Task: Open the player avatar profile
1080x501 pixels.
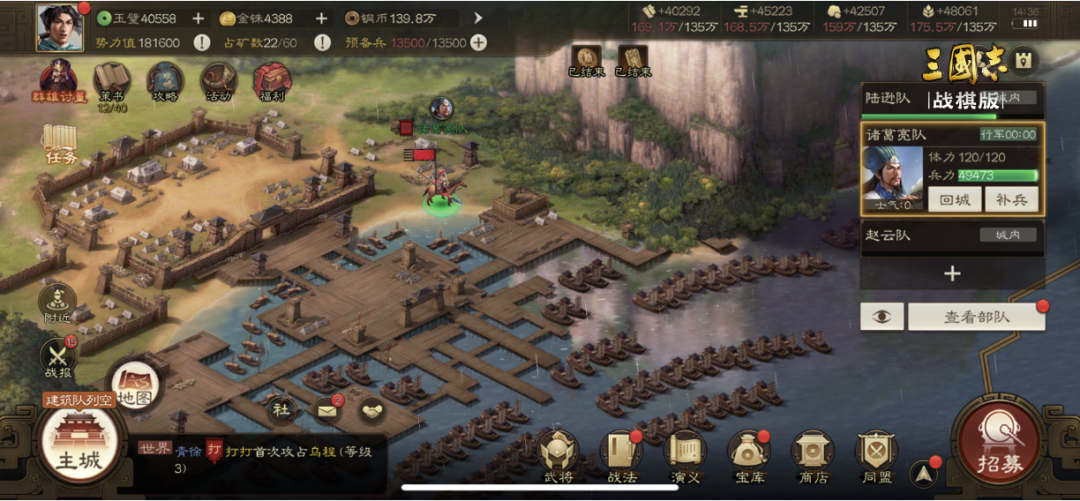Action: click(x=60, y=27)
